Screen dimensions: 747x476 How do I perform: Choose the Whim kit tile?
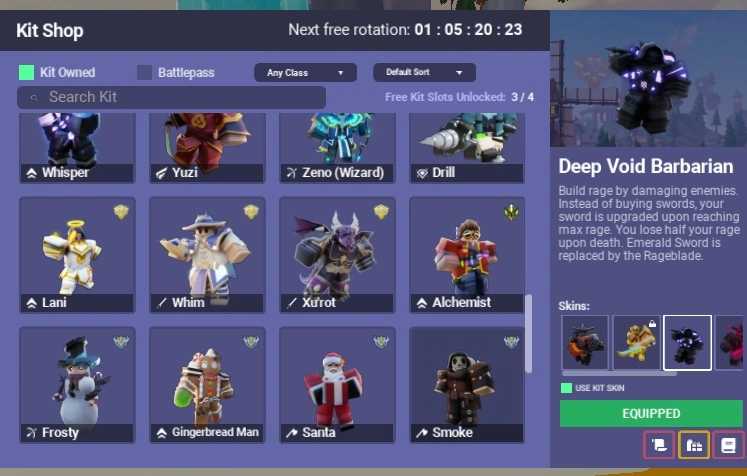pyautogui.click(x=207, y=255)
